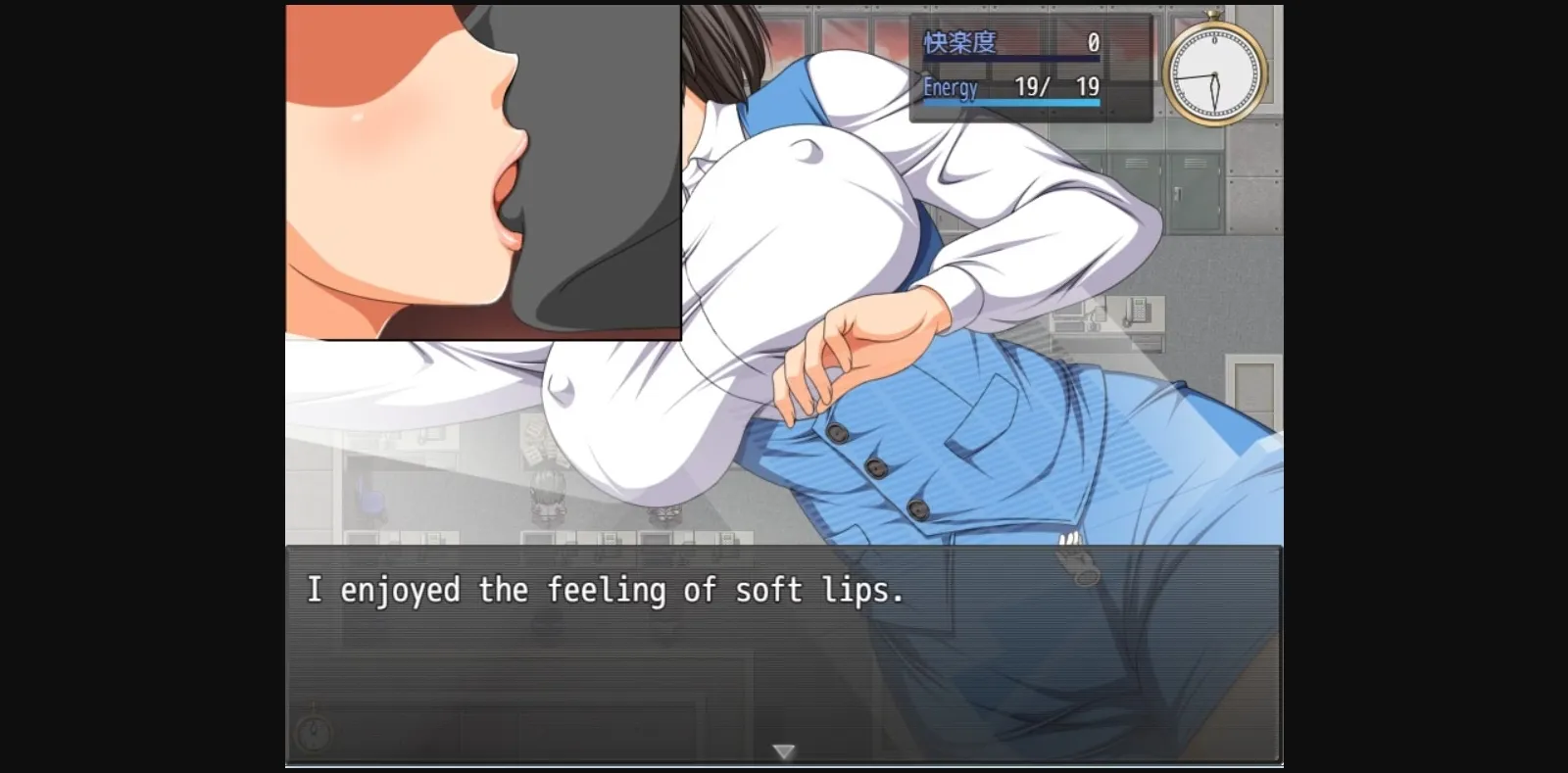This screenshot has height=773, width=1568.
Task: Click the telephone icon on the office wall
Action: pyautogui.click(x=1138, y=311)
